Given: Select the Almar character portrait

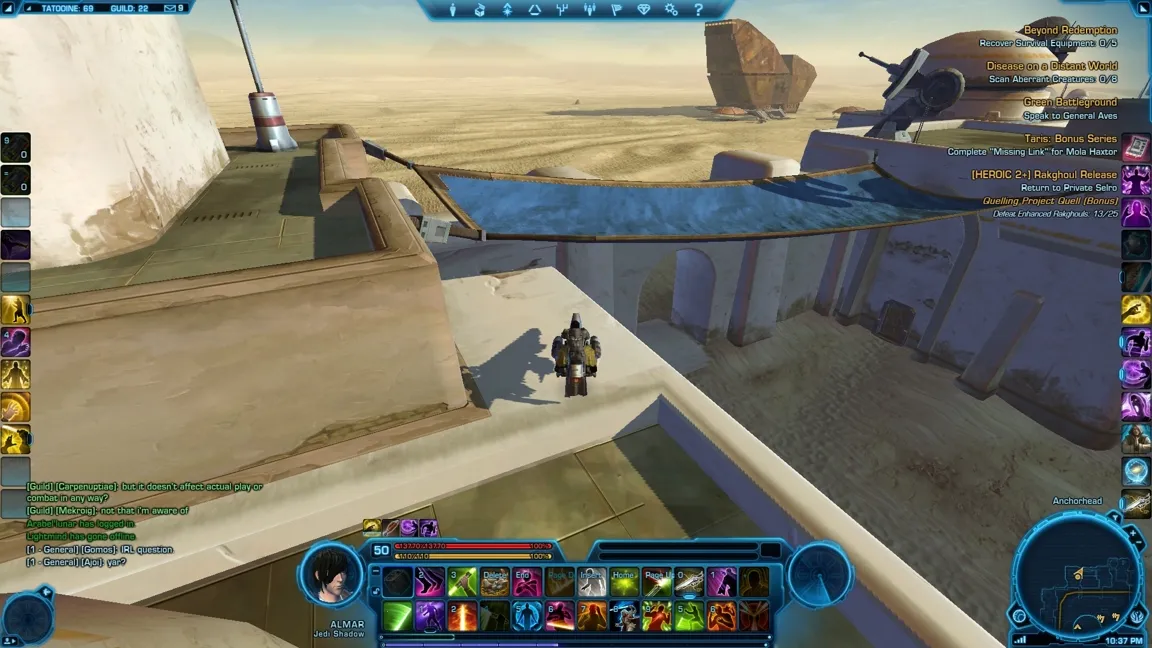Looking at the screenshot, I should pos(332,578).
